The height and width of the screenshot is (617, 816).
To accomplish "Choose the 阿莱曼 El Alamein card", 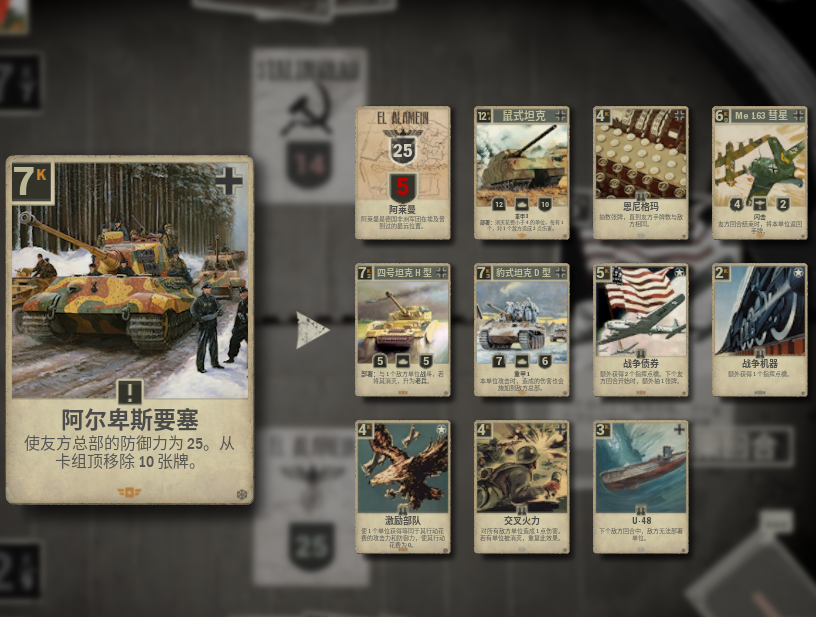I will tap(403, 173).
